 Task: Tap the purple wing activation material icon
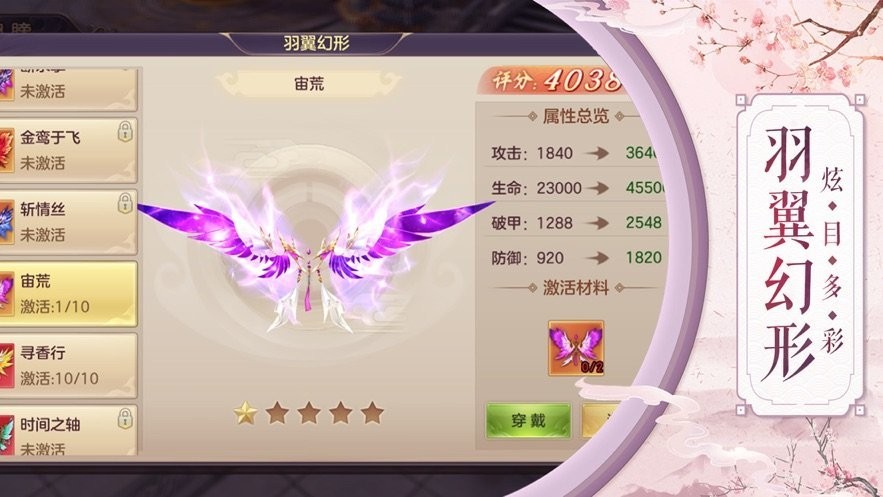(x=576, y=348)
